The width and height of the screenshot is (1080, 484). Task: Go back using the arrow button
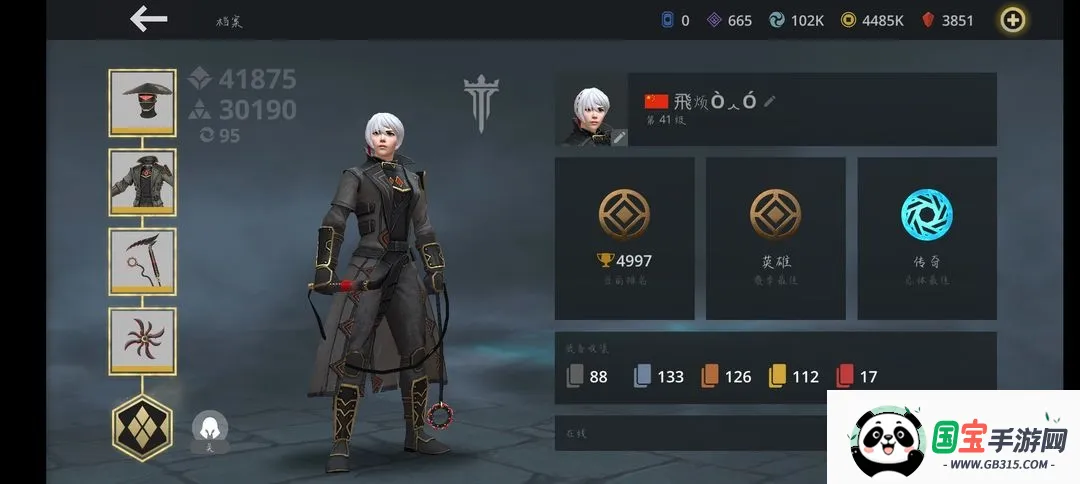(149, 19)
